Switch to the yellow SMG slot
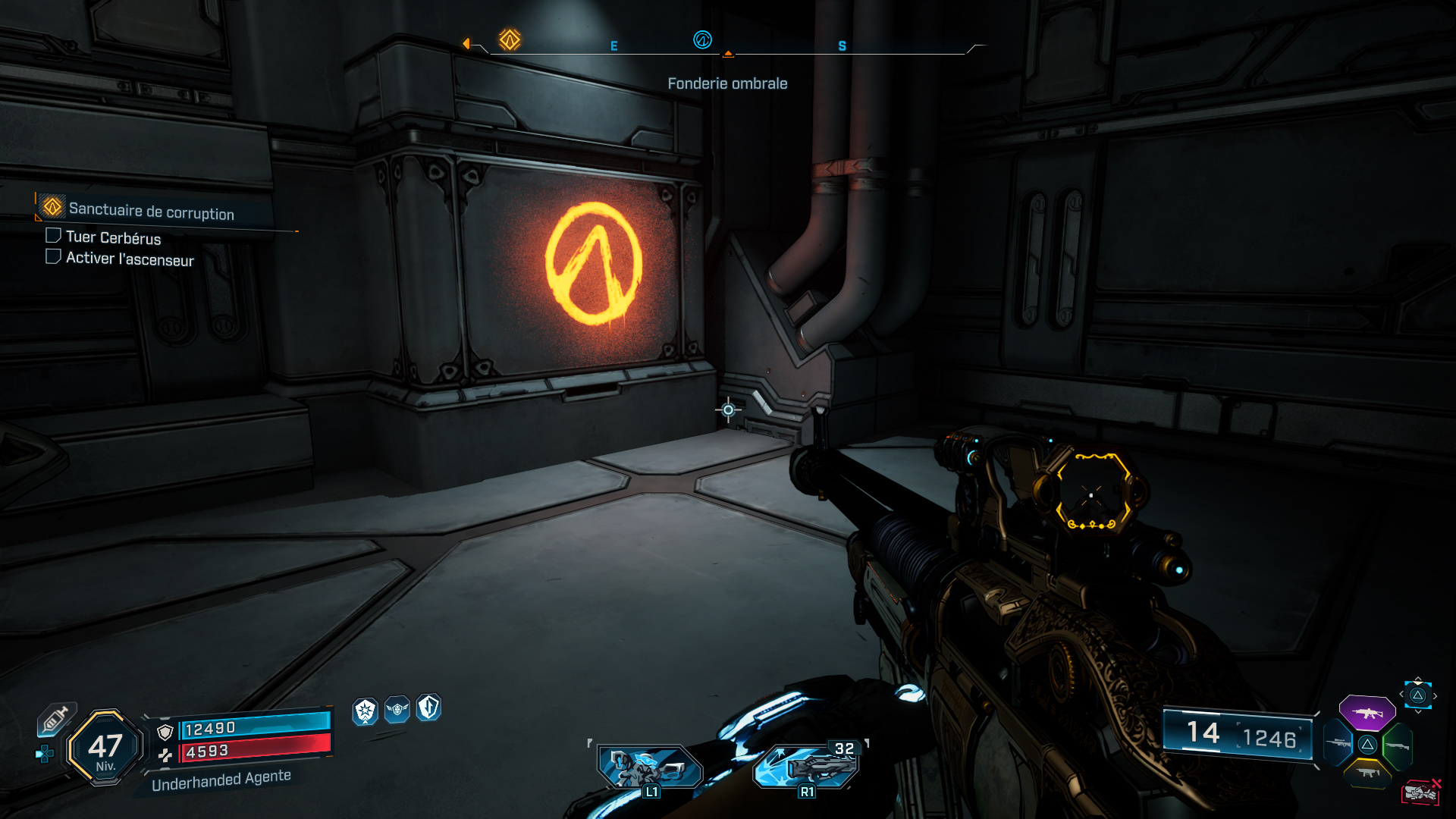 (1368, 773)
